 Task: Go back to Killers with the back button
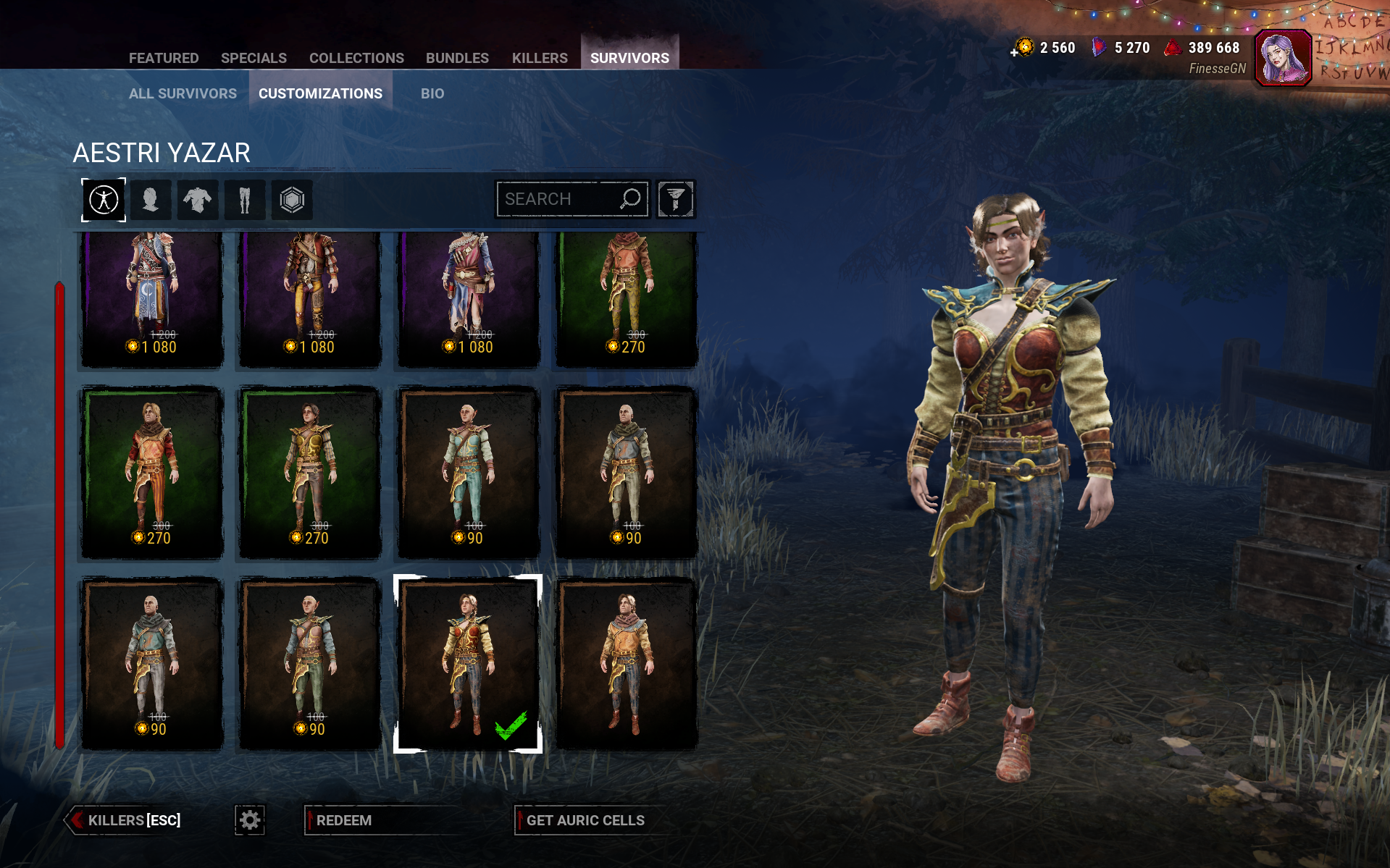click(125, 820)
